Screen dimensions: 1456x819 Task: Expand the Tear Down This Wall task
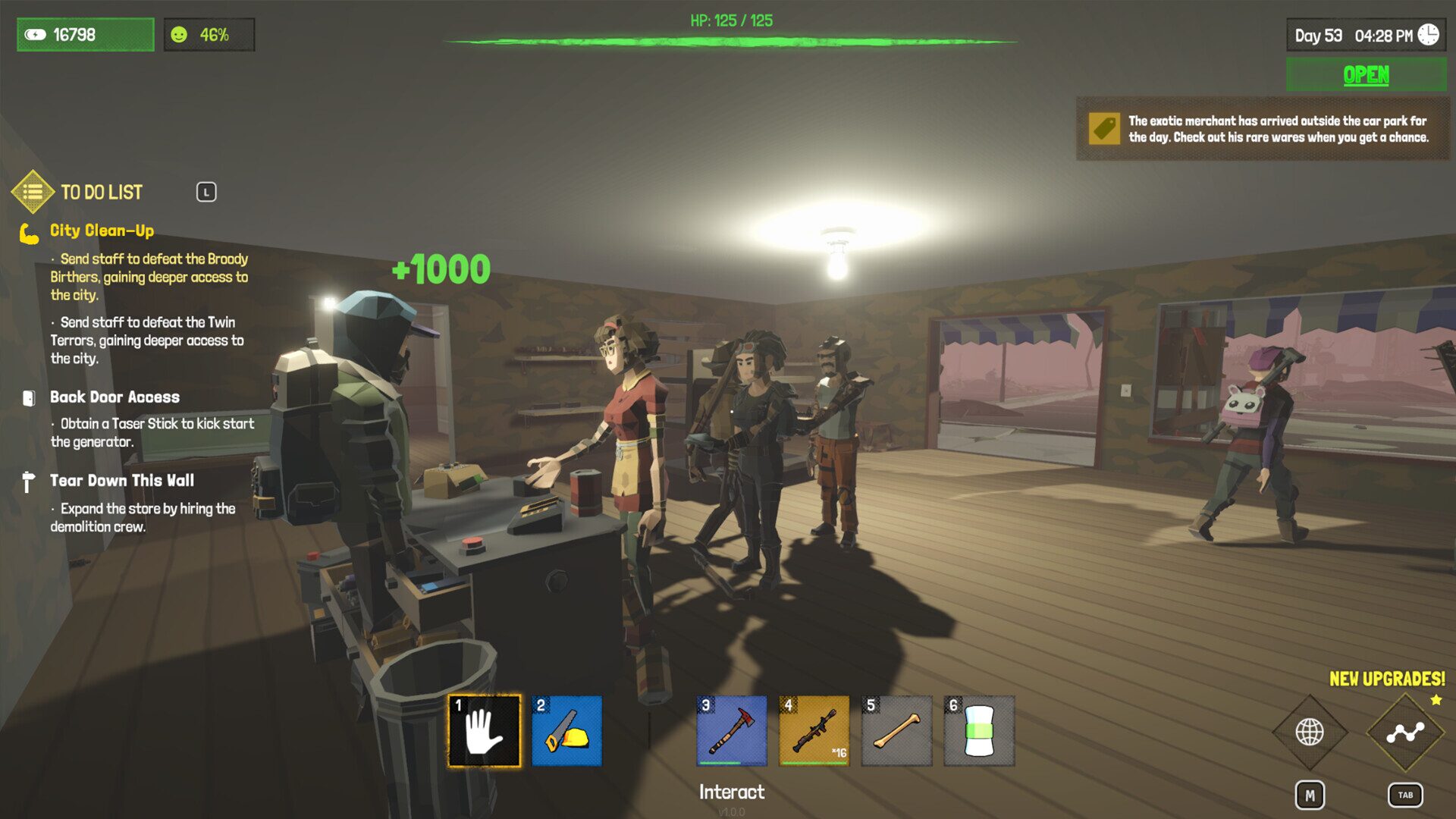click(122, 480)
